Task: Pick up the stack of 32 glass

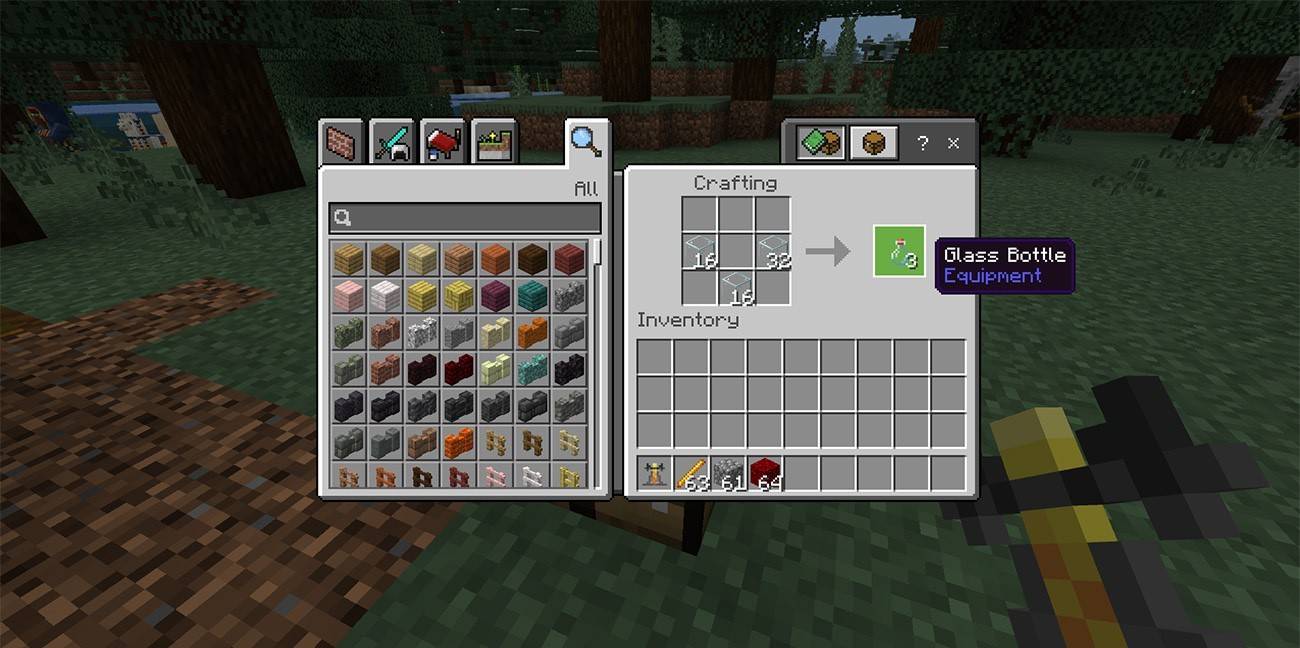Action: (772, 251)
